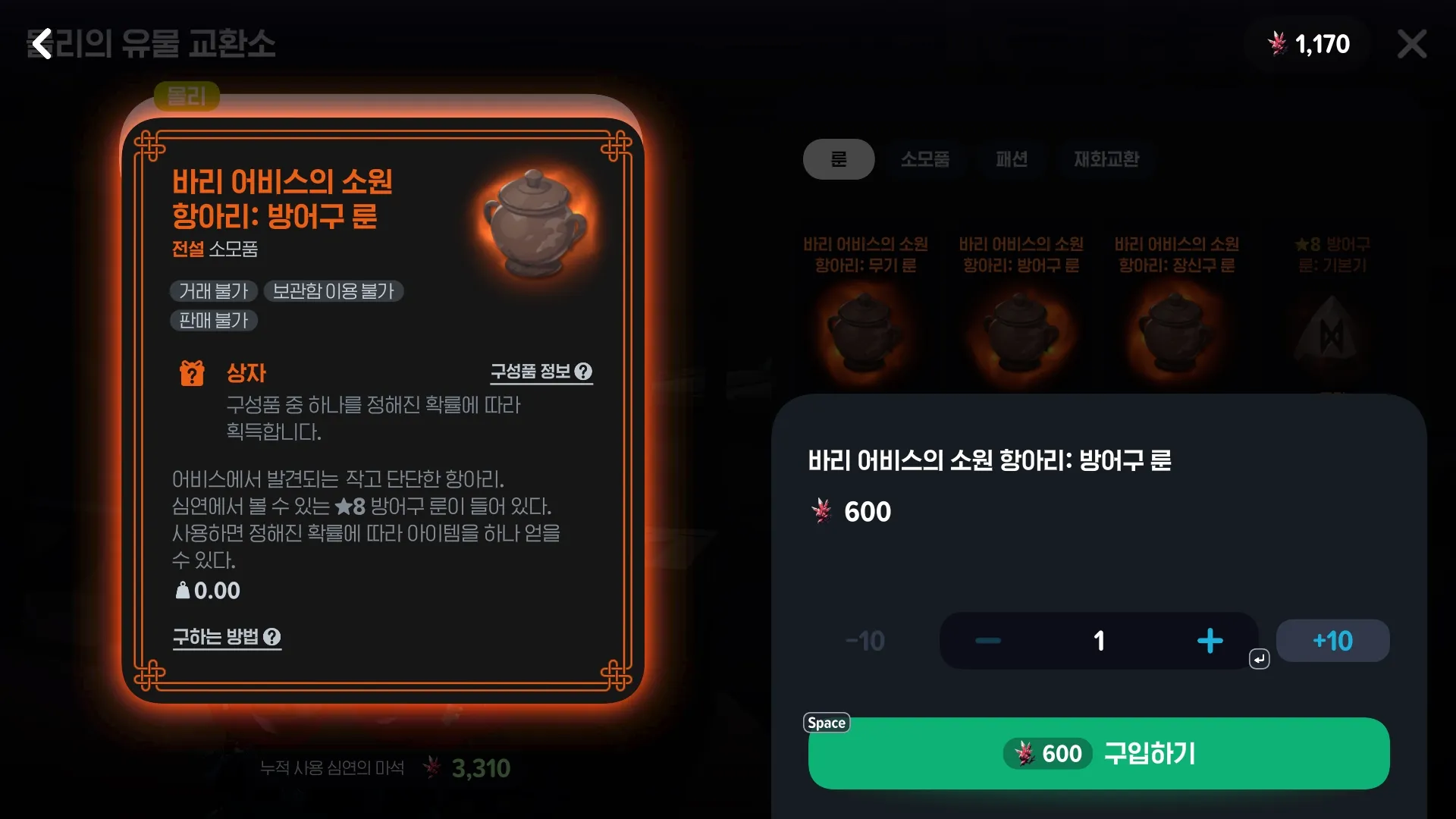The image size is (1456, 819).
Task: Switch to the 재화교환 tab
Action: (x=1105, y=159)
